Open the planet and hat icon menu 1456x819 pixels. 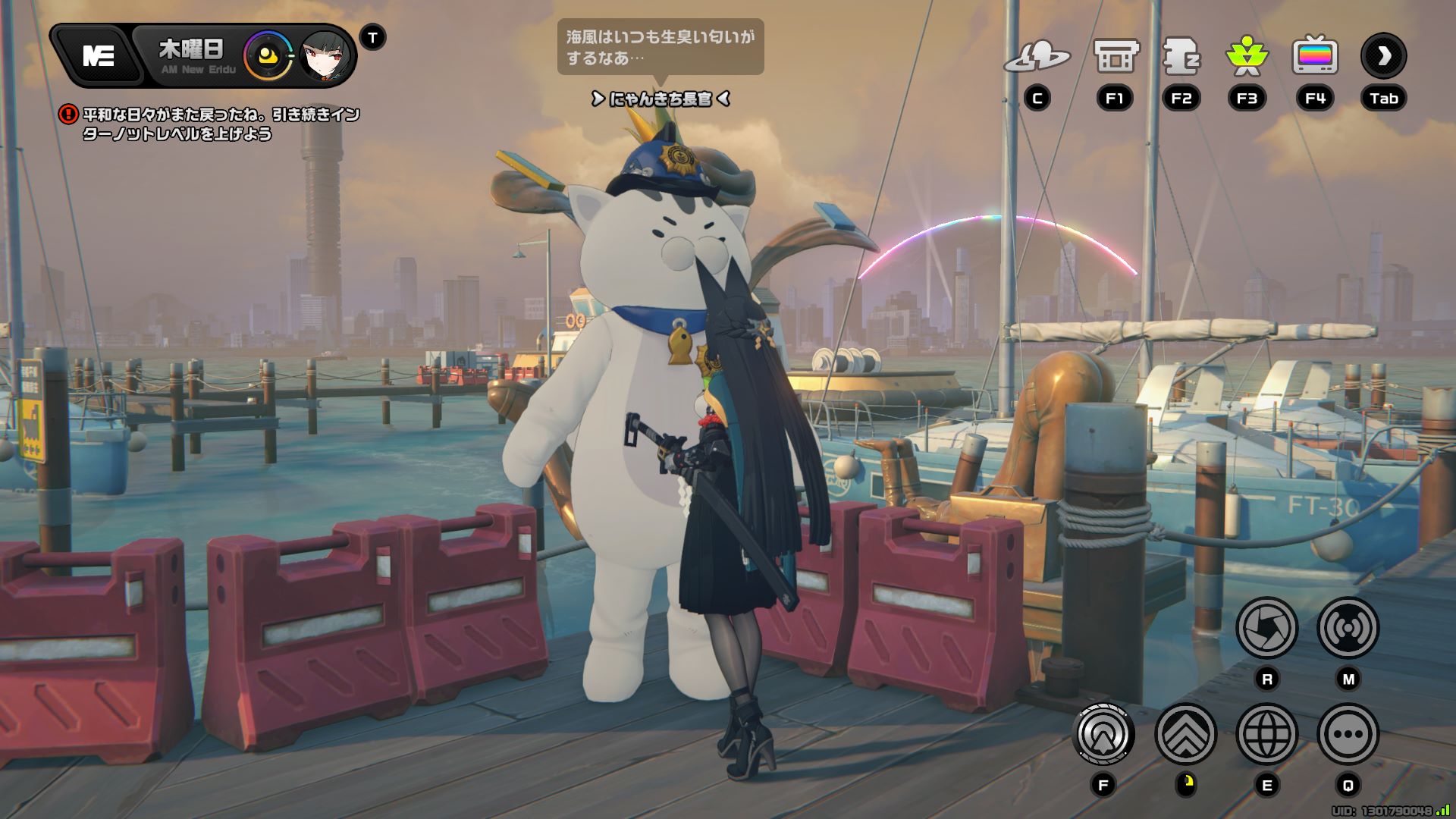pos(1037,57)
